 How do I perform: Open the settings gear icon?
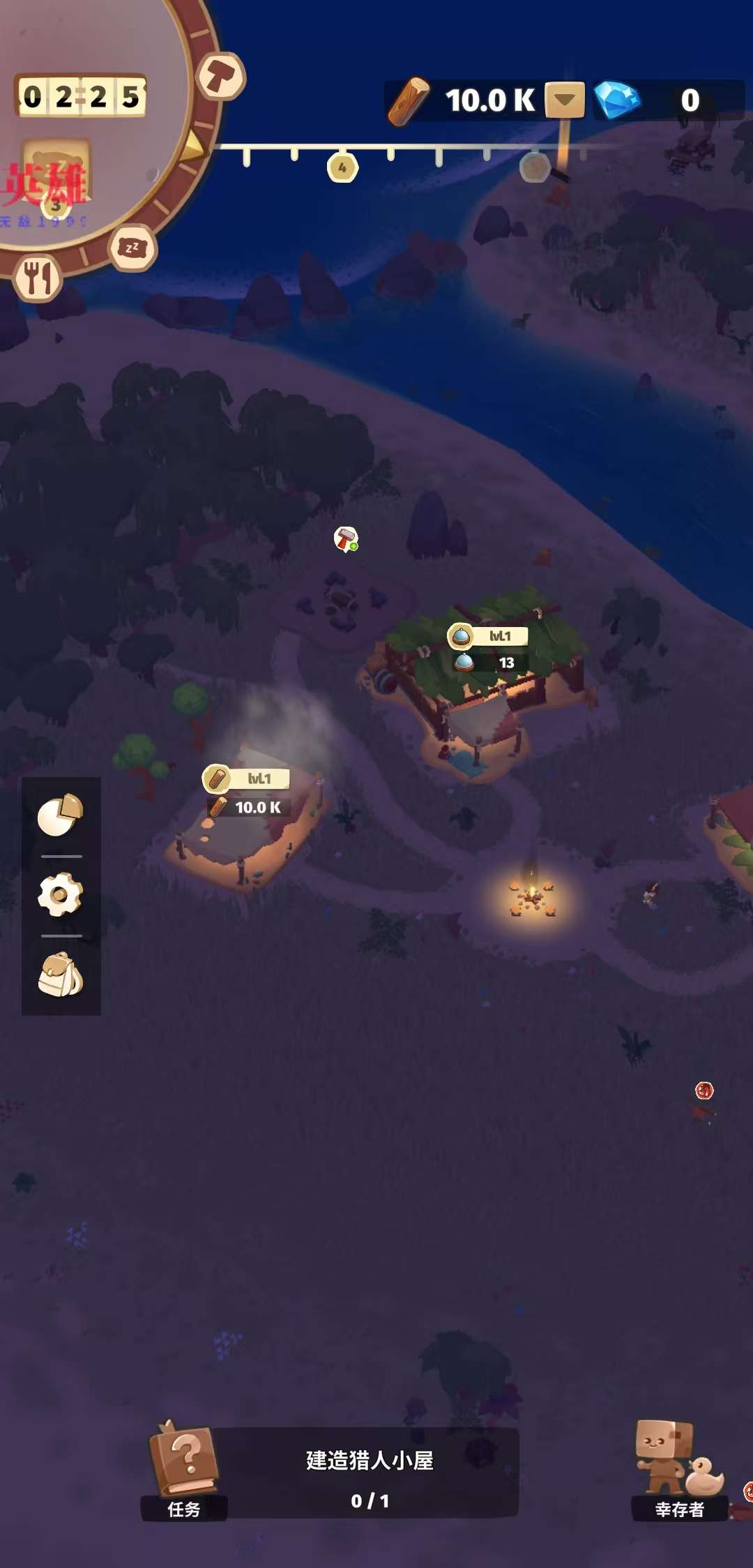click(x=61, y=894)
